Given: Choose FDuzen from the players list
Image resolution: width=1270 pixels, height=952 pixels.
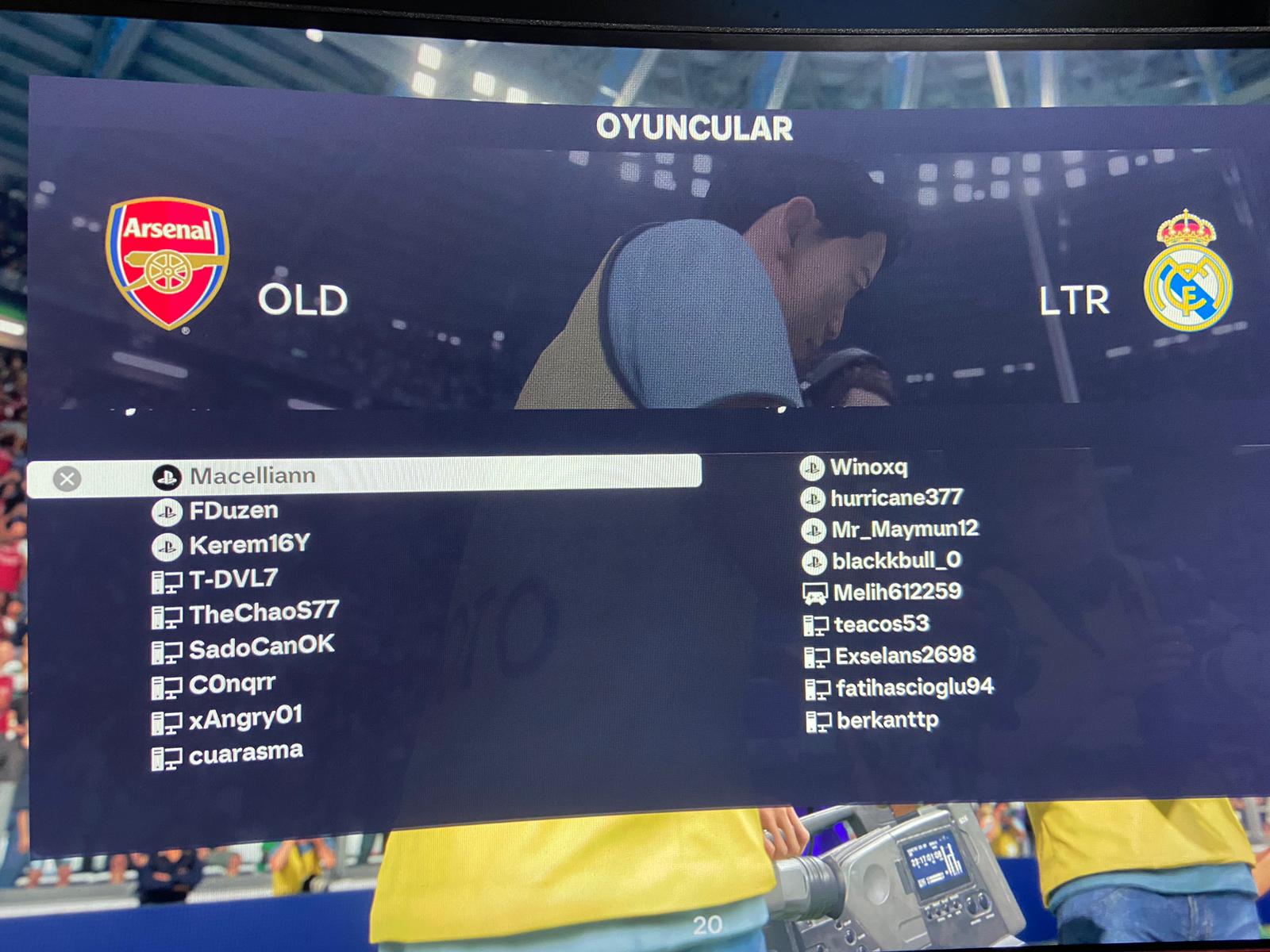Looking at the screenshot, I should coord(233,511).
